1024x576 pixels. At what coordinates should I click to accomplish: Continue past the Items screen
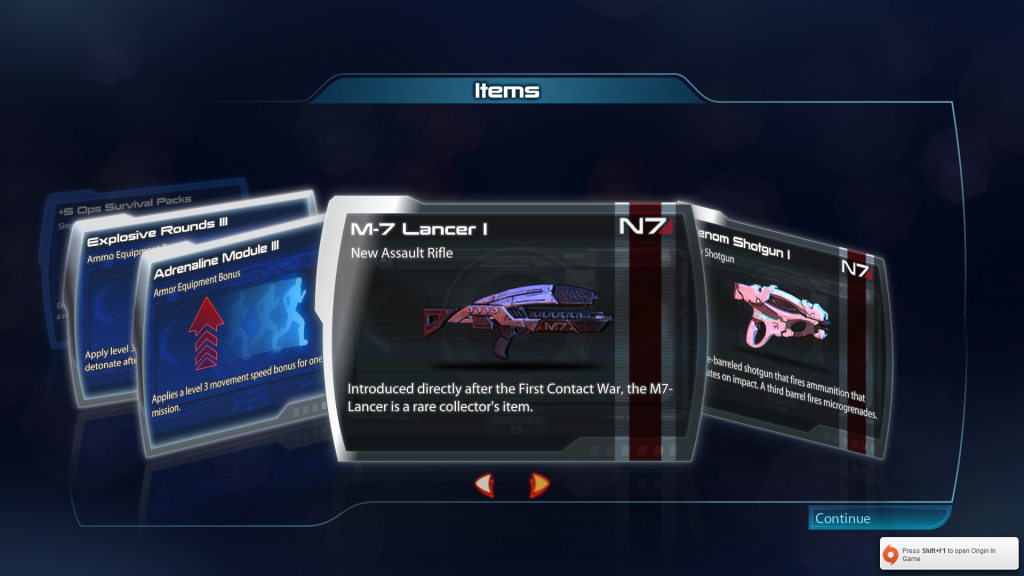click(x=878, y=518)
